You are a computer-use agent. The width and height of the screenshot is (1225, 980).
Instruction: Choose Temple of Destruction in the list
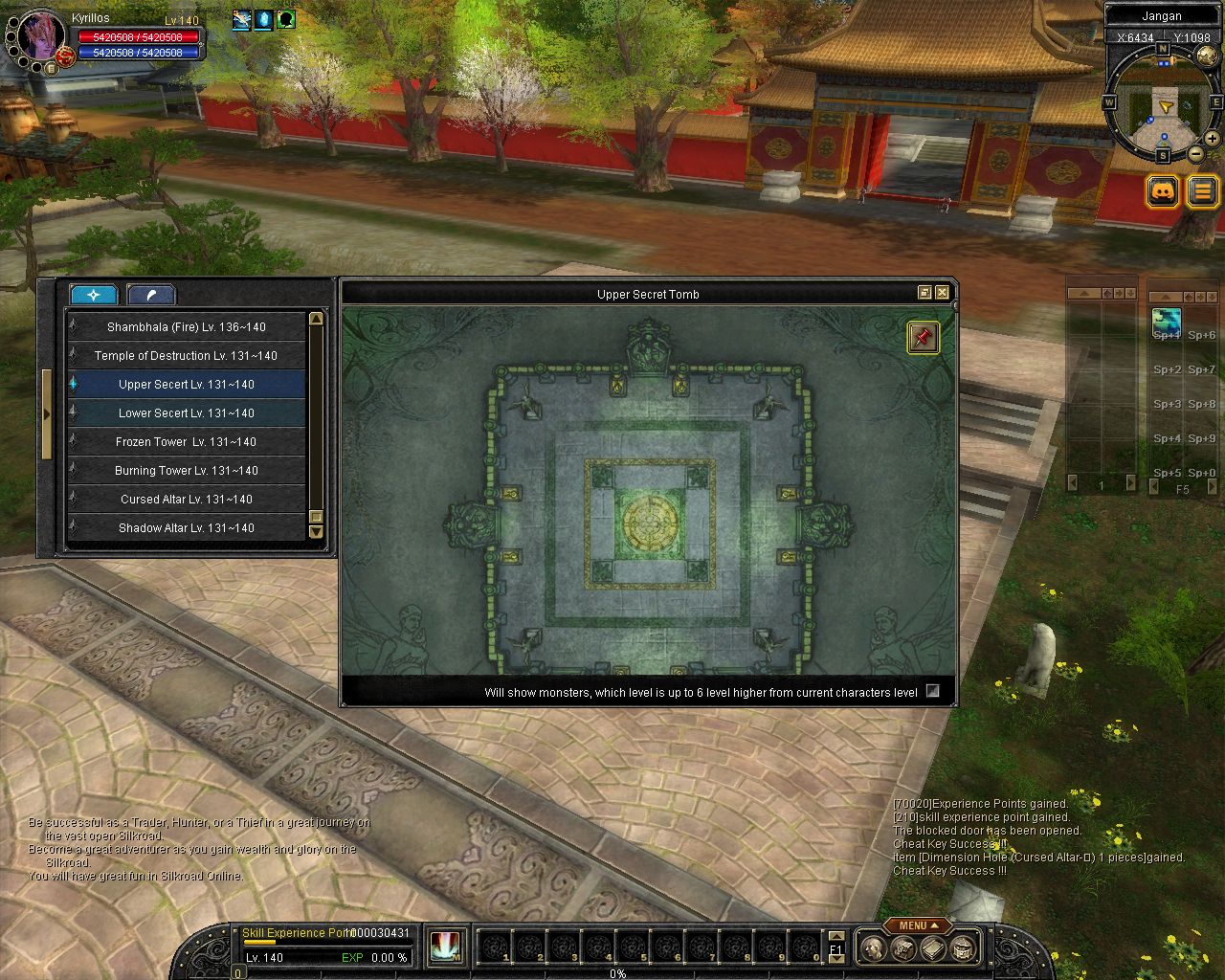click(x=187, y=356)
